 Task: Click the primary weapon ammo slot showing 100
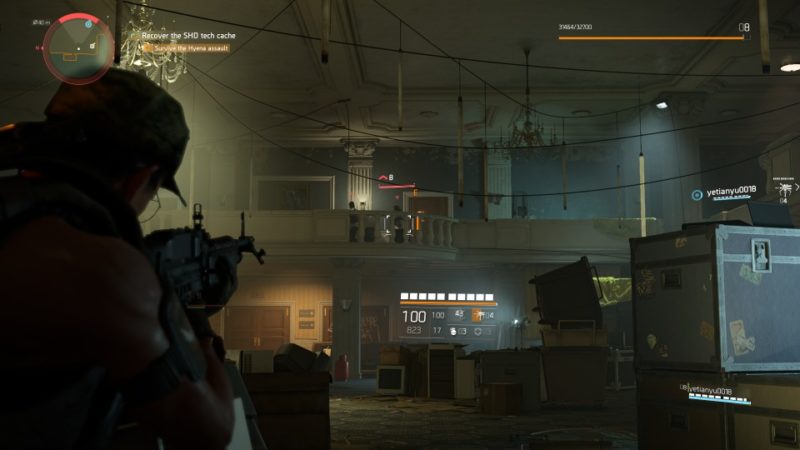point(414,316)
